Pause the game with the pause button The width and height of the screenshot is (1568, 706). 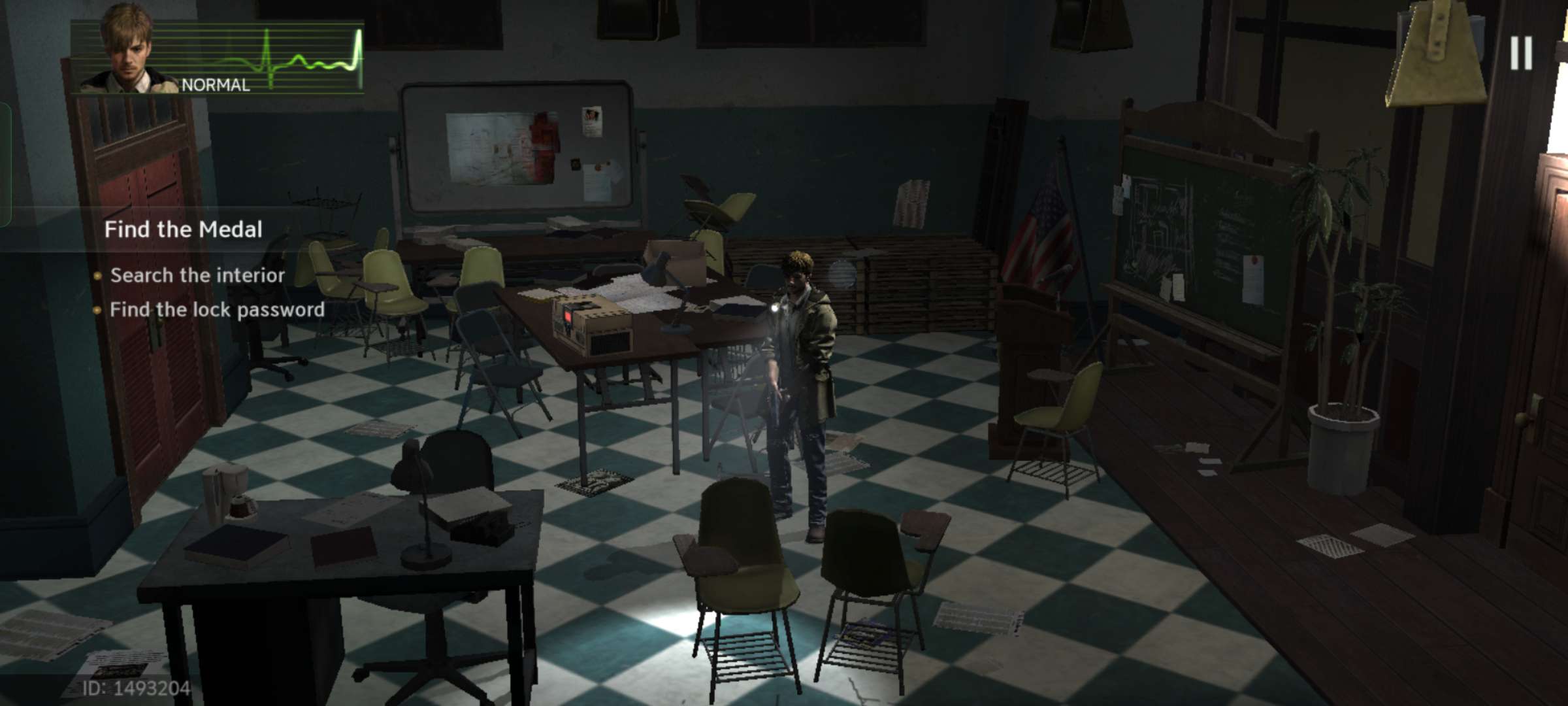pos(1521,53)
